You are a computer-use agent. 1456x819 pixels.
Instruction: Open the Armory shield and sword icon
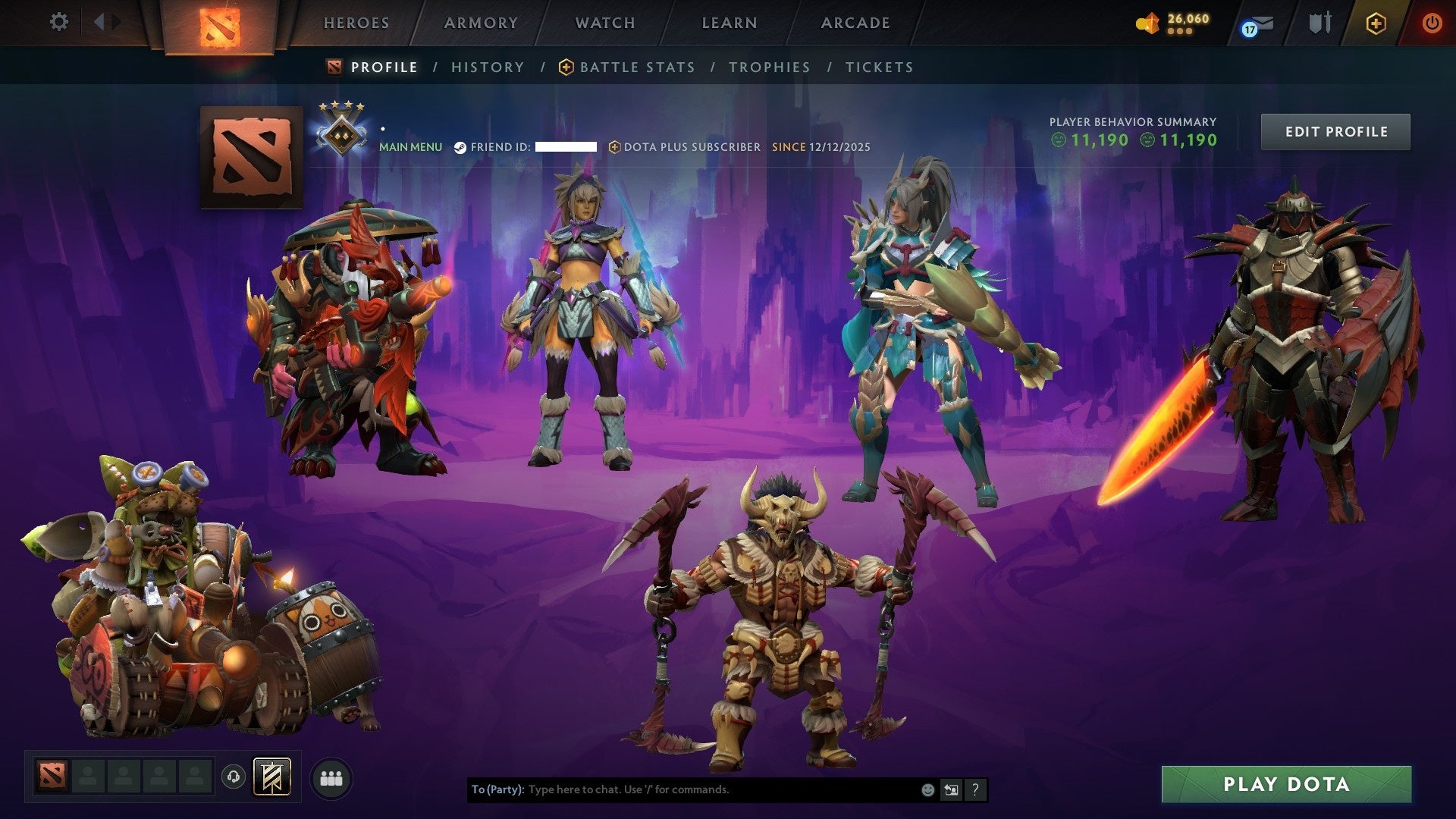1319,23
